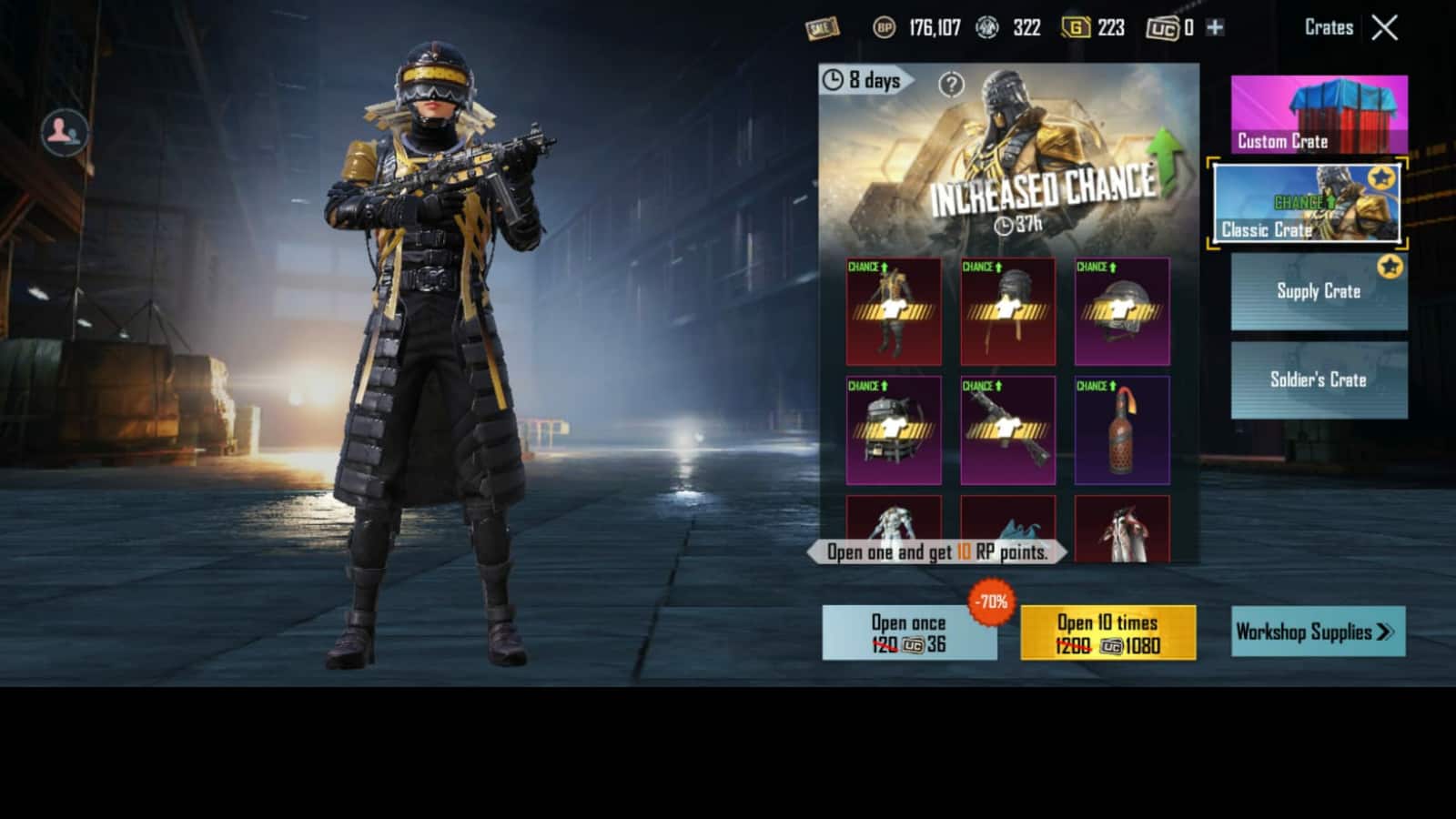The height and width of the screenshot is (819, 1456).
Task: Preview the Molotov cocktail skin reward
Action: (x=1122, y=430)
